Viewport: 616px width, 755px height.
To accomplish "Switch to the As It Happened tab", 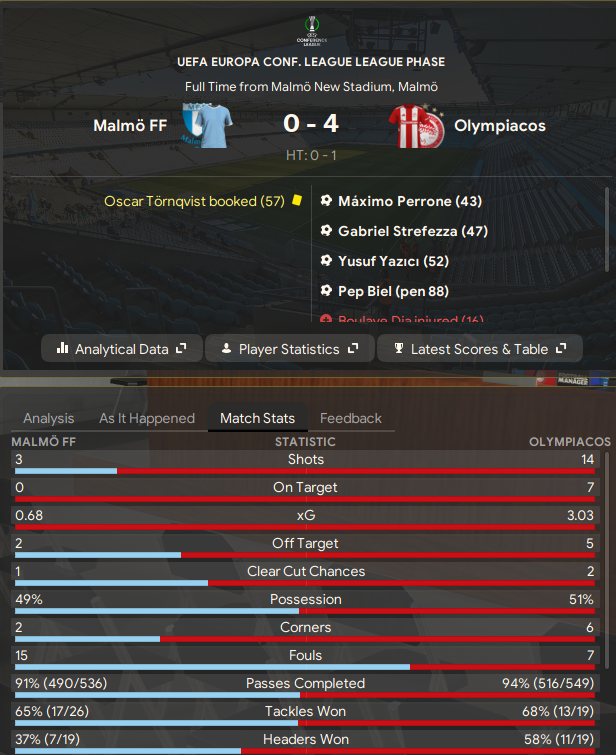I will click(x=146, y=418).
